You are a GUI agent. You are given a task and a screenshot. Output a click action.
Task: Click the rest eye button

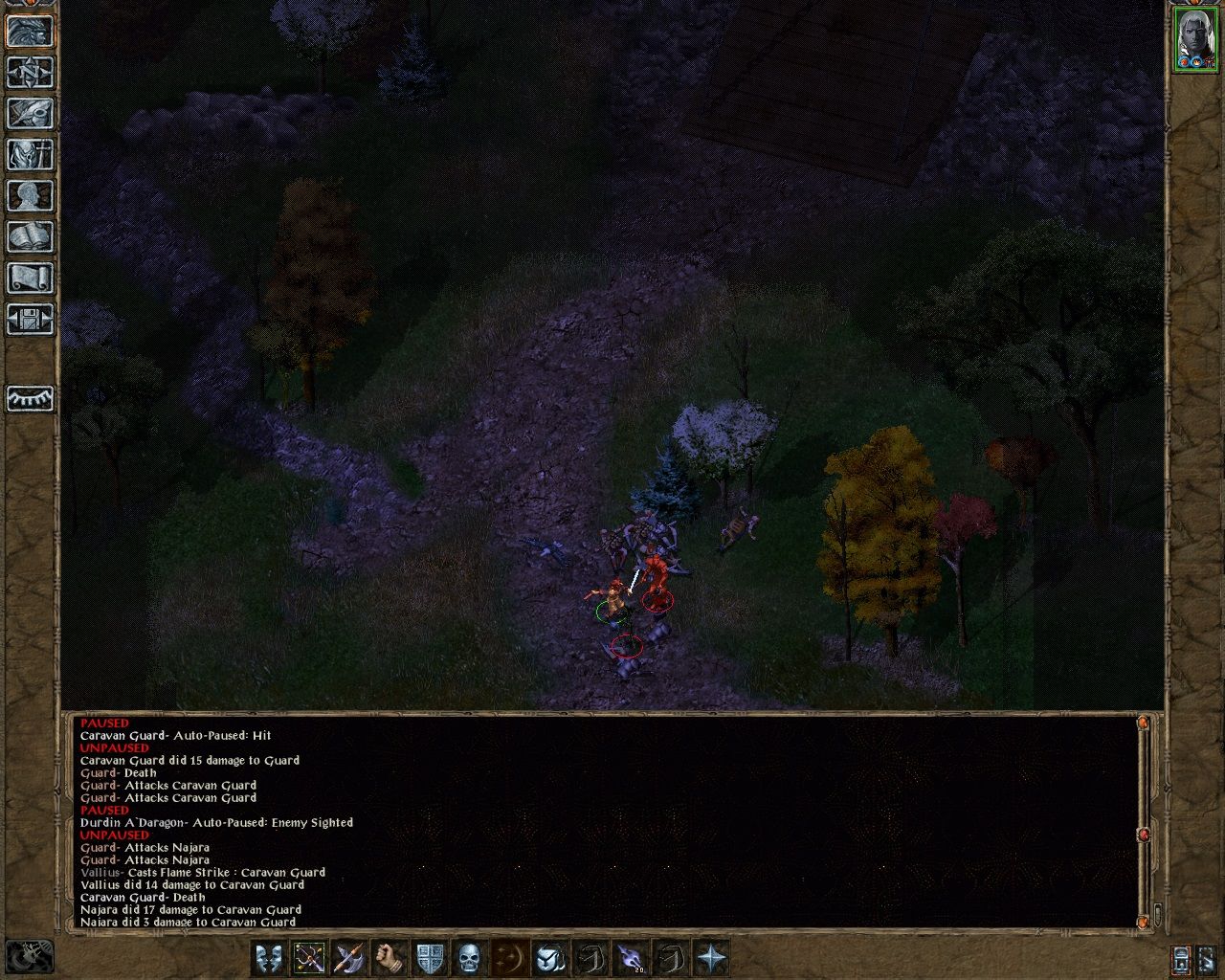pos(30,398)
